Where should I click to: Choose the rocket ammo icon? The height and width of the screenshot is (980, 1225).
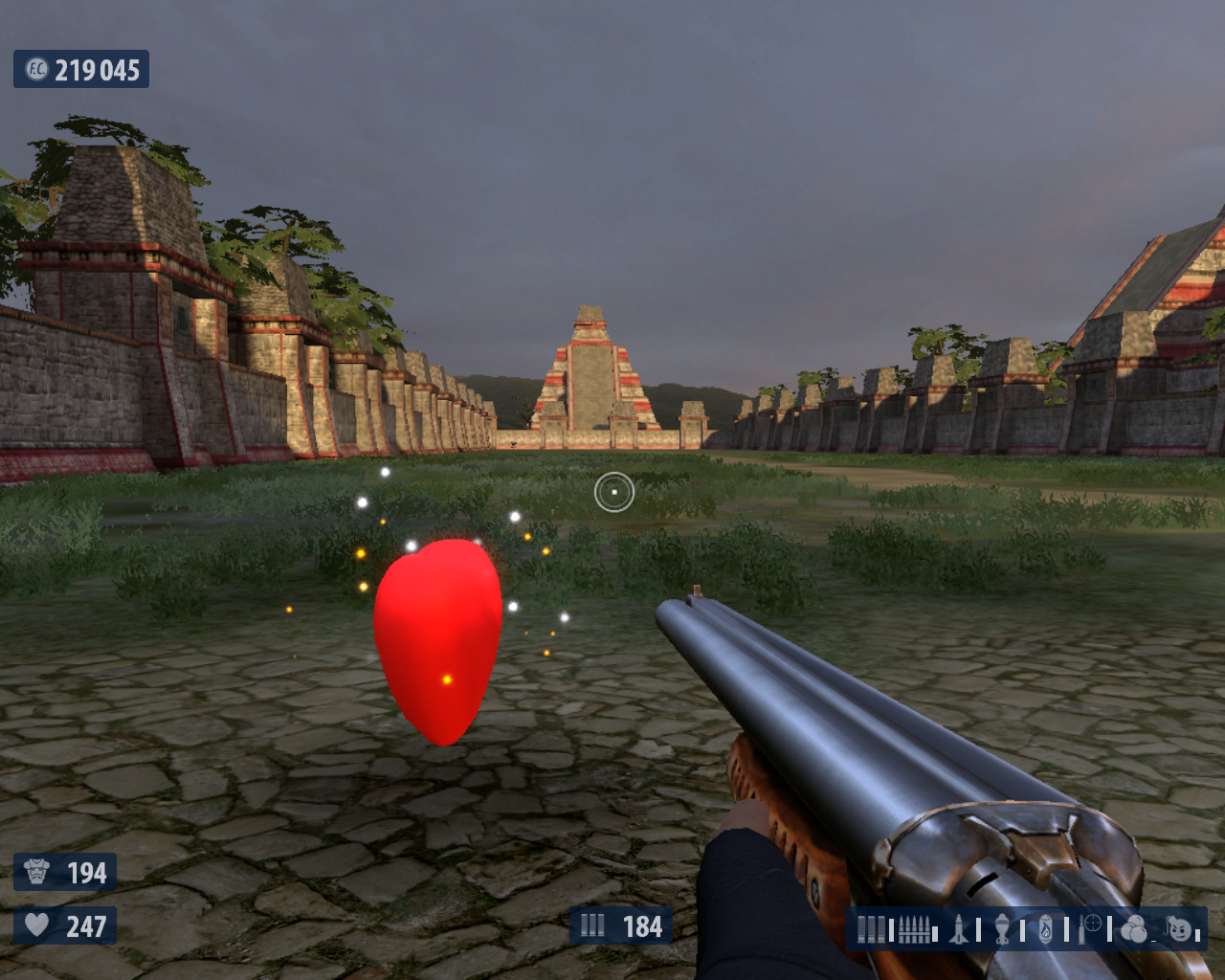959,929
